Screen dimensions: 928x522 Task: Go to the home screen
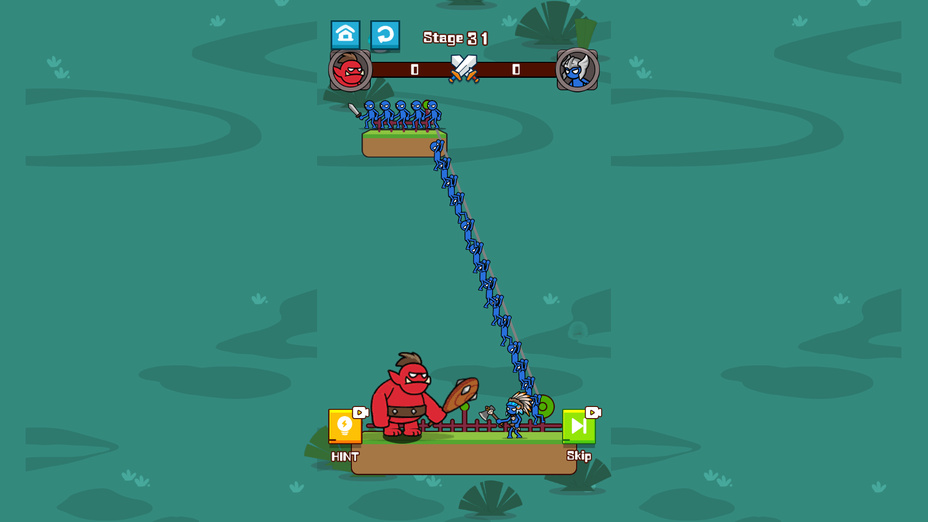click(345, 35)
